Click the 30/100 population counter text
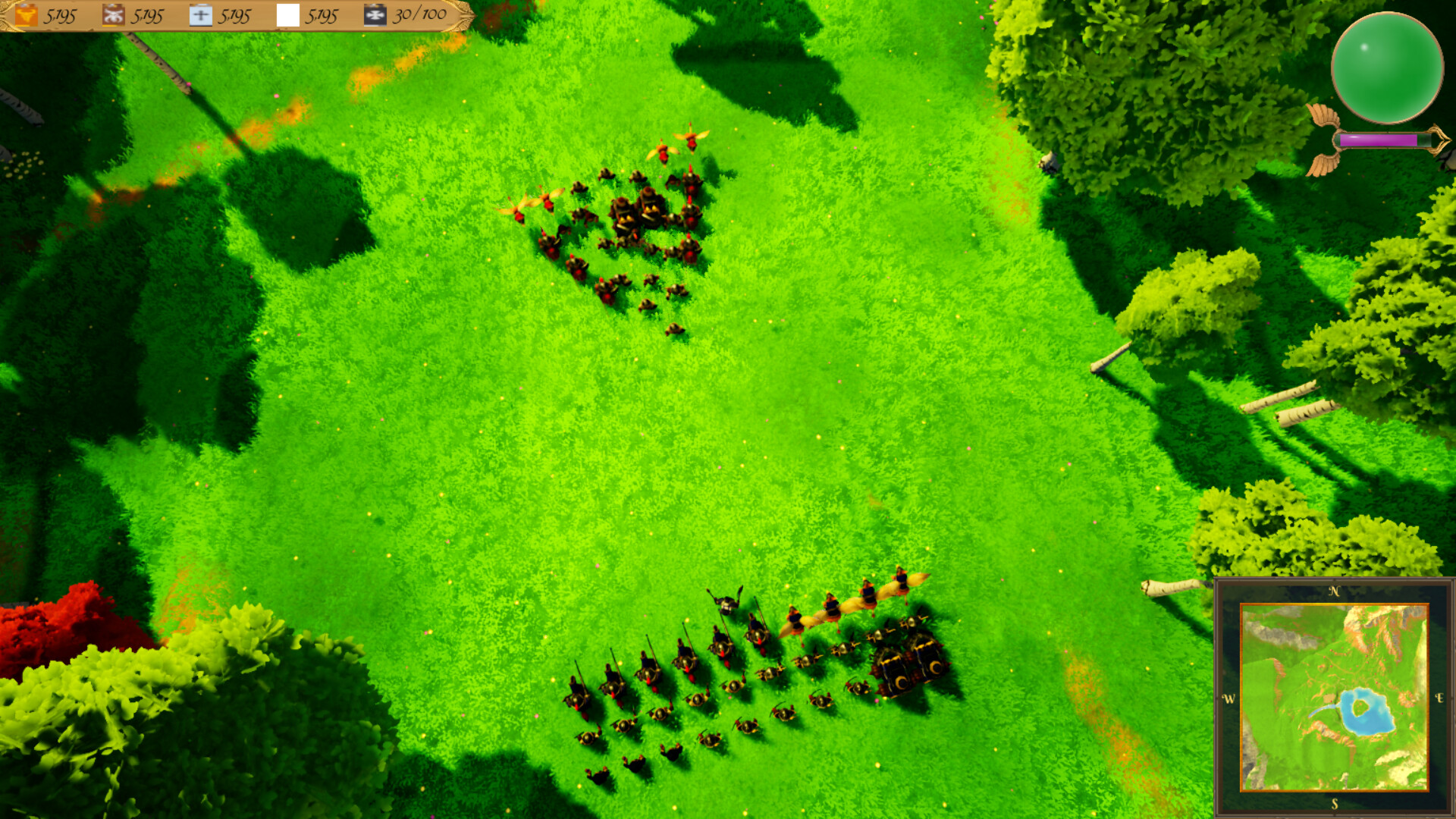The image size is (1456, 819). [x=421, y=15]
